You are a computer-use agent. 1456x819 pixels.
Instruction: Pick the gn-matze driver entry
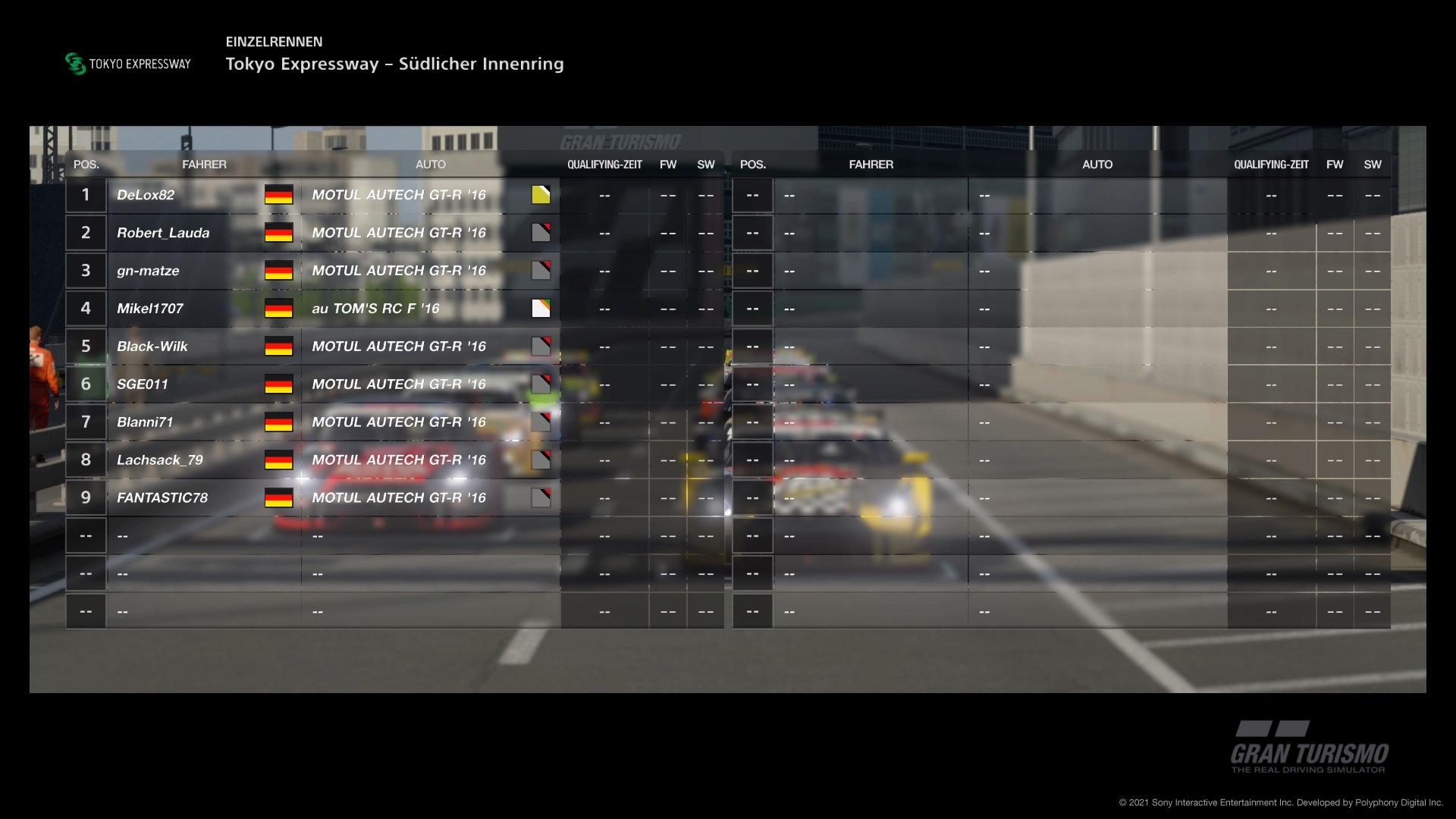point(148,271)
